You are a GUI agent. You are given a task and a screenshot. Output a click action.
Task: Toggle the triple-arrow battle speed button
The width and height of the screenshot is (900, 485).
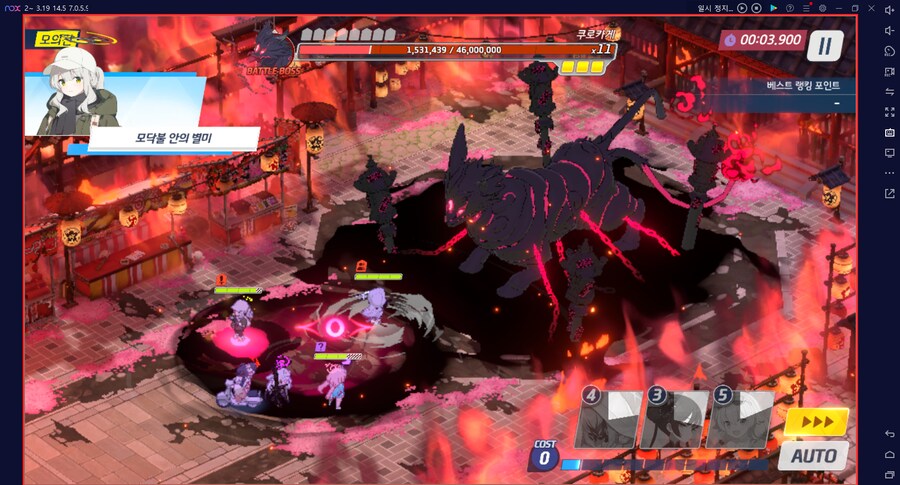pos(816,422)
